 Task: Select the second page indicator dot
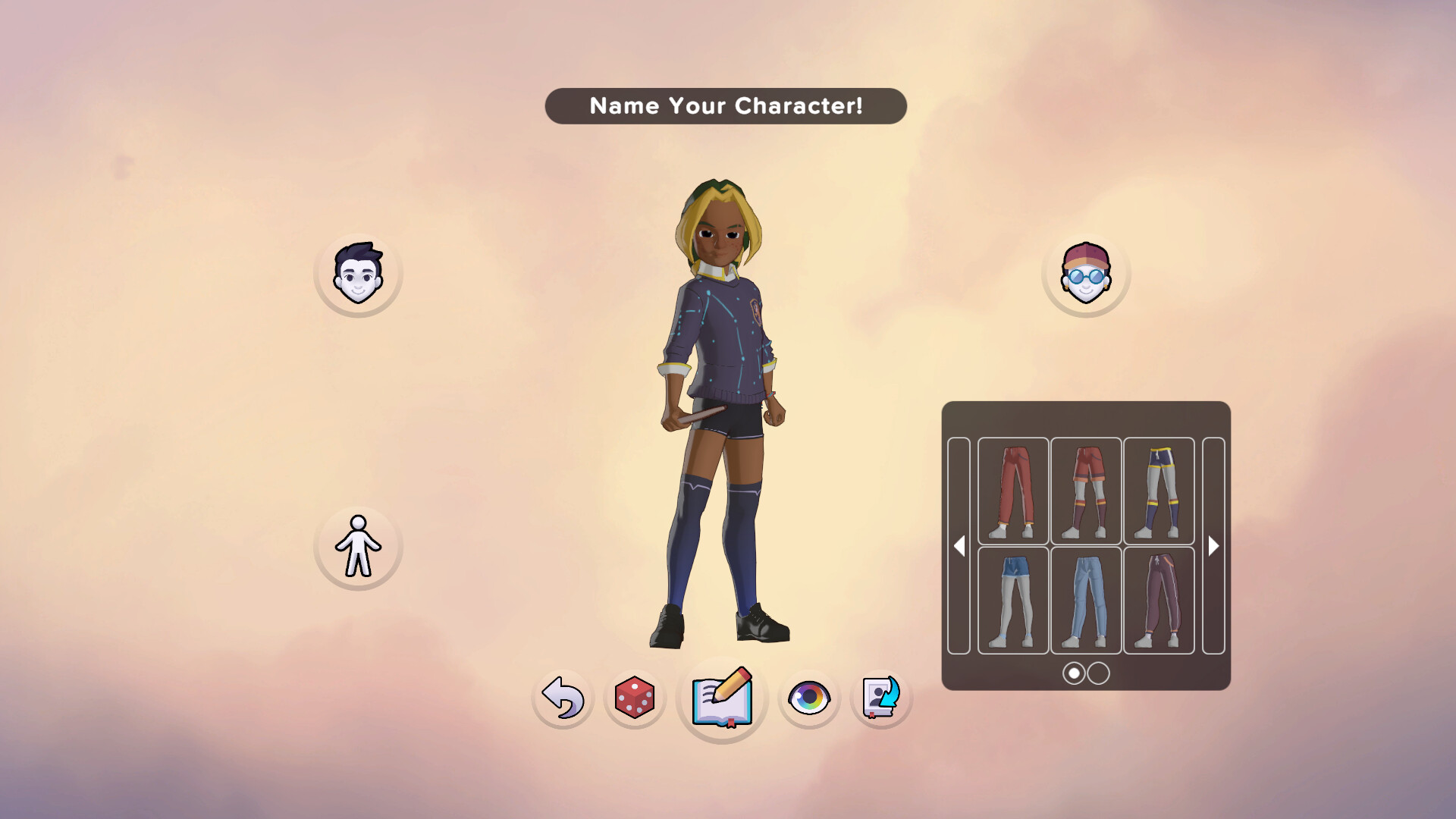pyautogui.click(x=1097, y=673)
